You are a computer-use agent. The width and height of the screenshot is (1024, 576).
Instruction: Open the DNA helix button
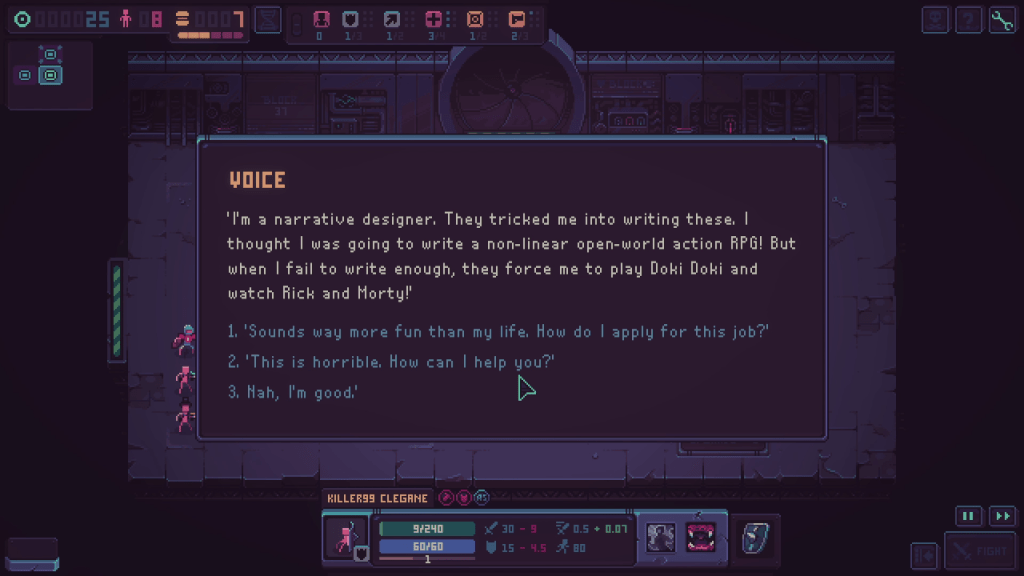click(267, 19)
